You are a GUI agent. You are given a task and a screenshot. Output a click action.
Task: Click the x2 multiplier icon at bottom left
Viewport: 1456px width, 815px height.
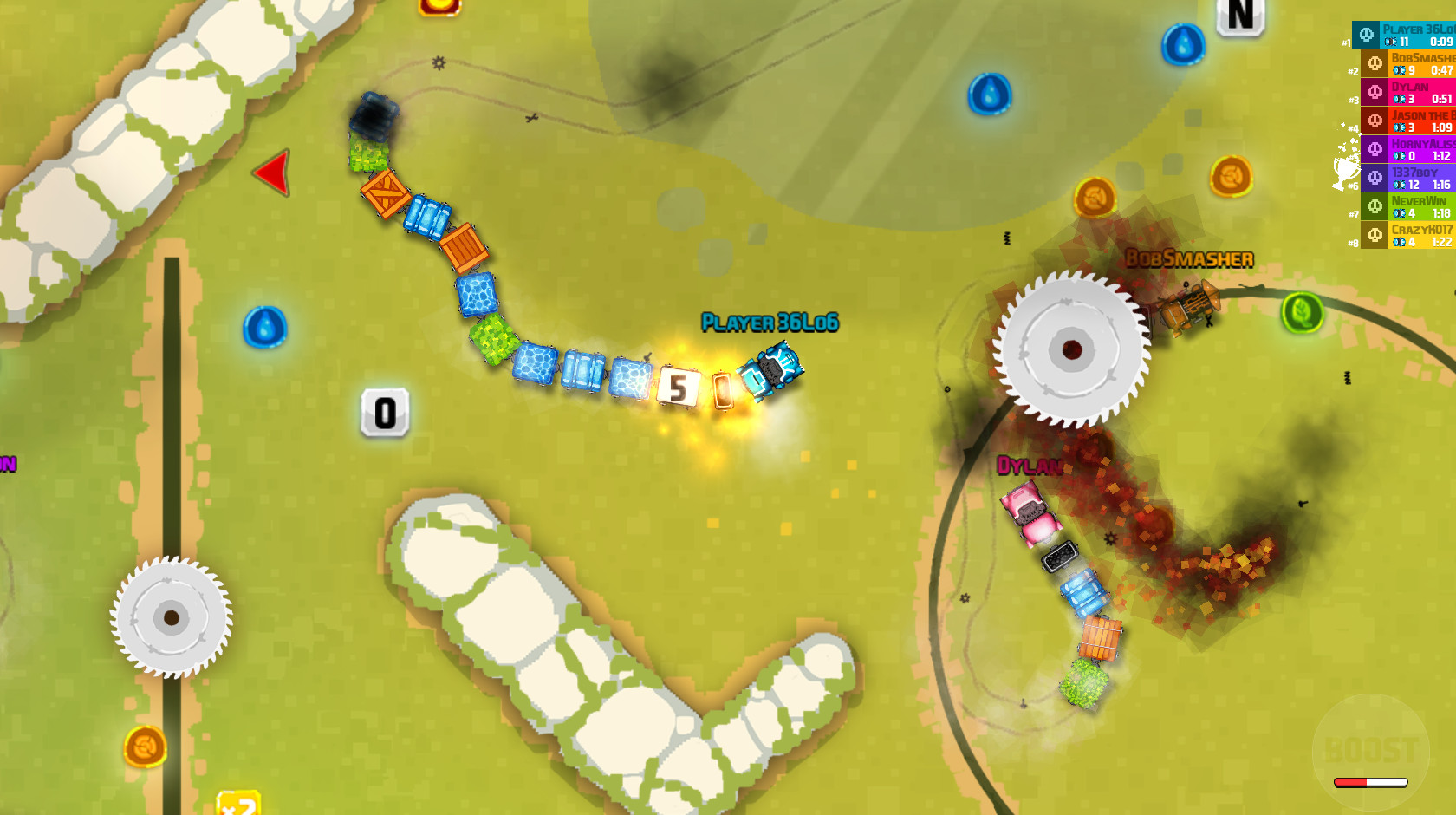coord(239,805)
